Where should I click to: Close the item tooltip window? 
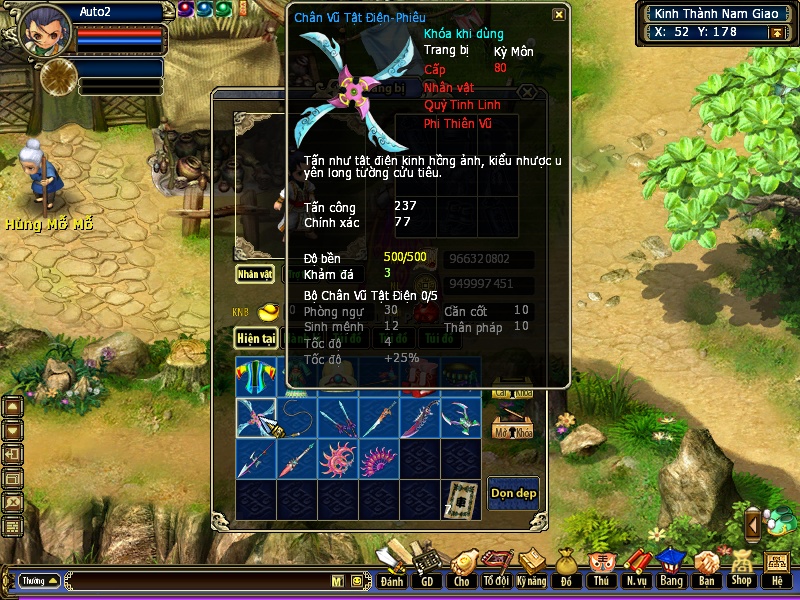558,15
